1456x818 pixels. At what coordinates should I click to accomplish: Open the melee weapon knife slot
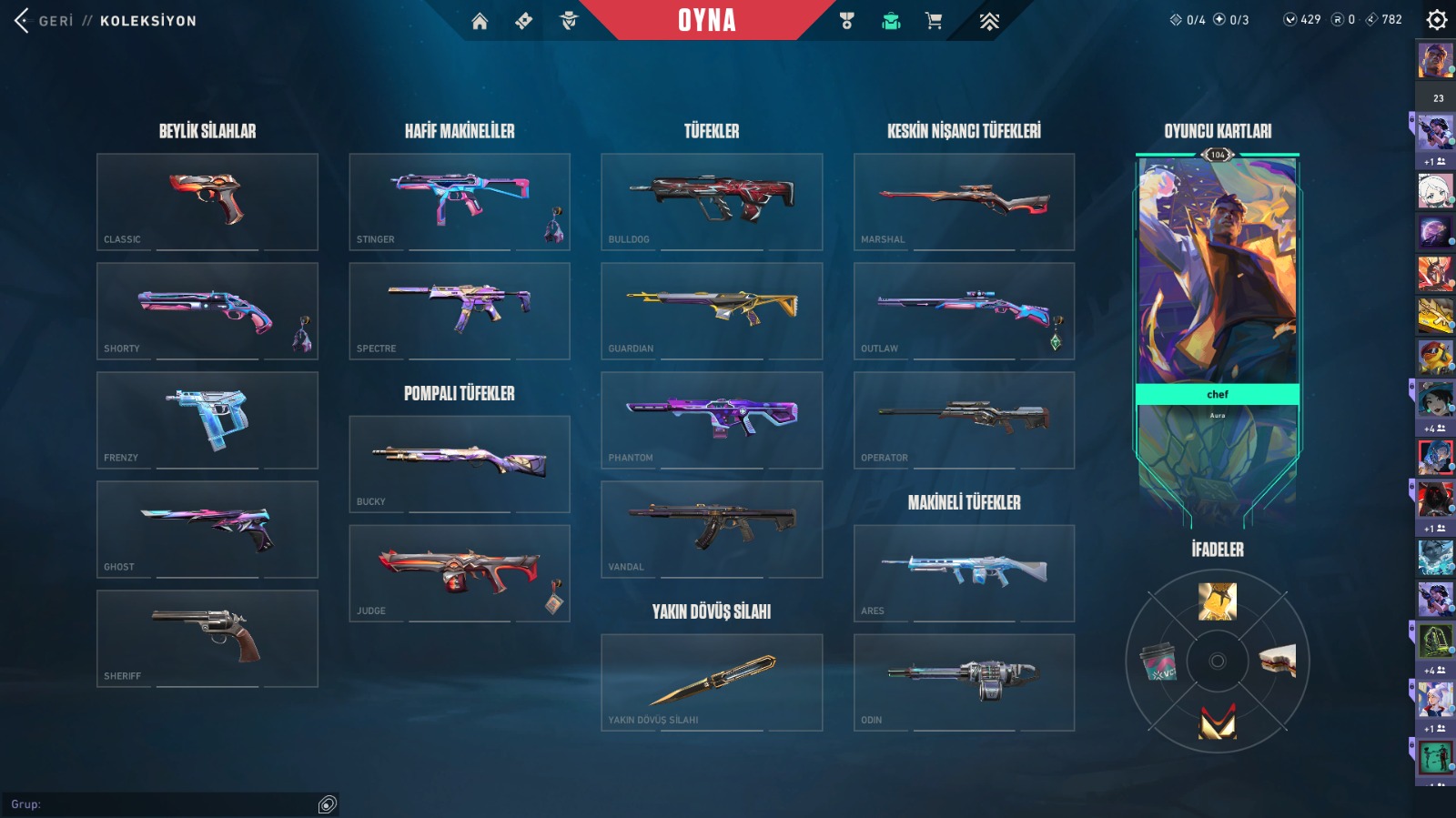712,682
